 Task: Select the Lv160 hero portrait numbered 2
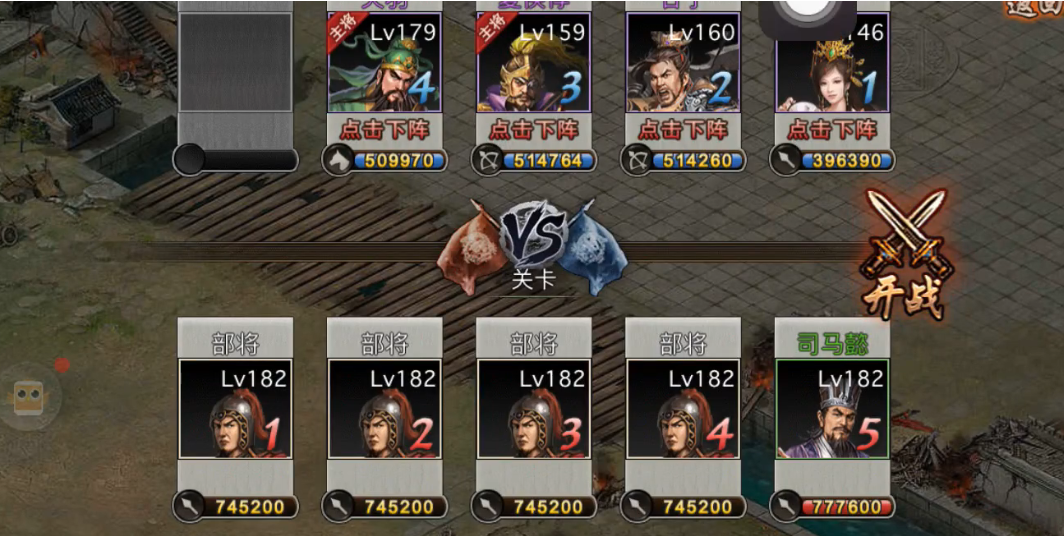click(x=683, y=62)
